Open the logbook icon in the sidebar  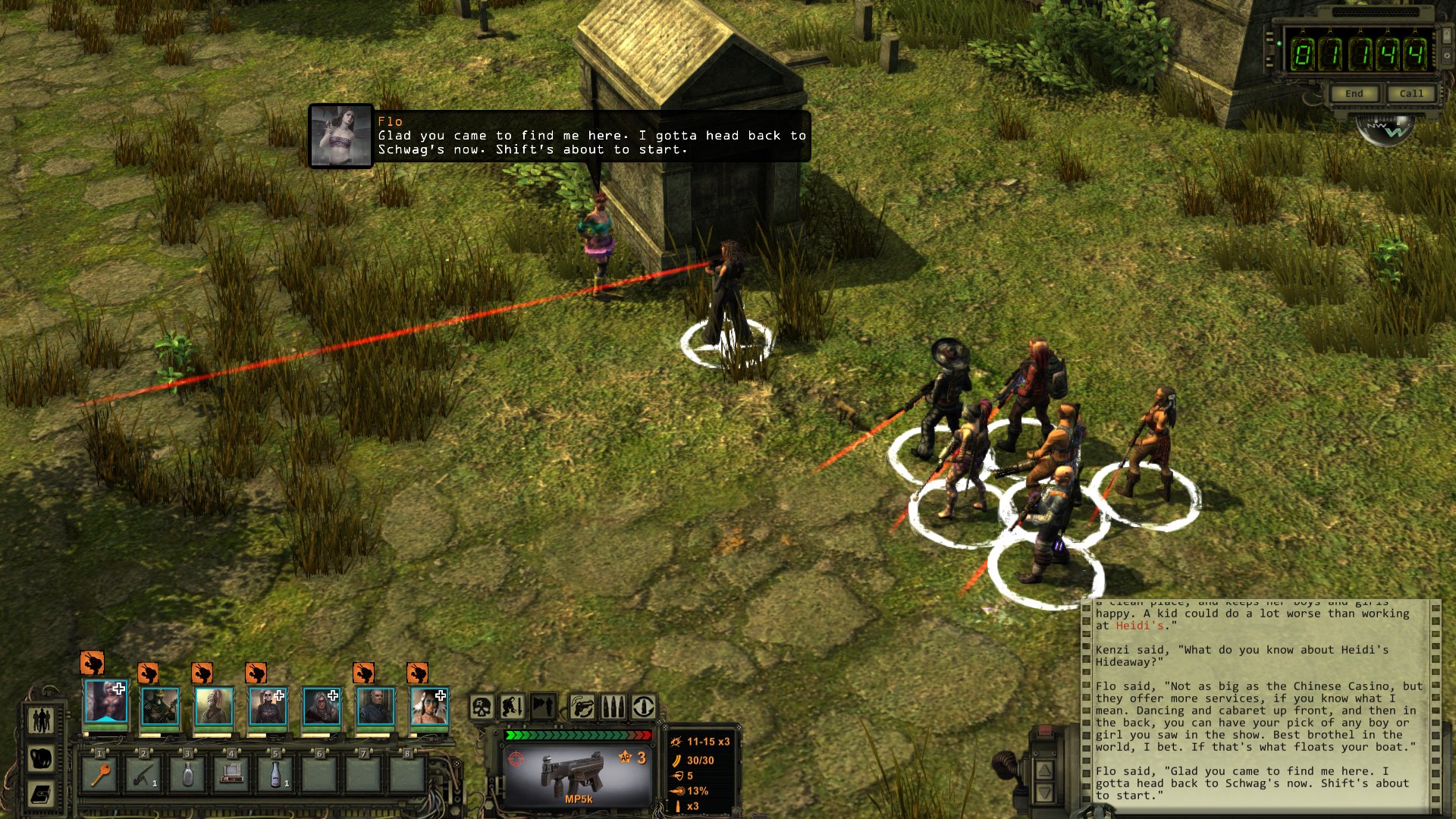[41, 794]
